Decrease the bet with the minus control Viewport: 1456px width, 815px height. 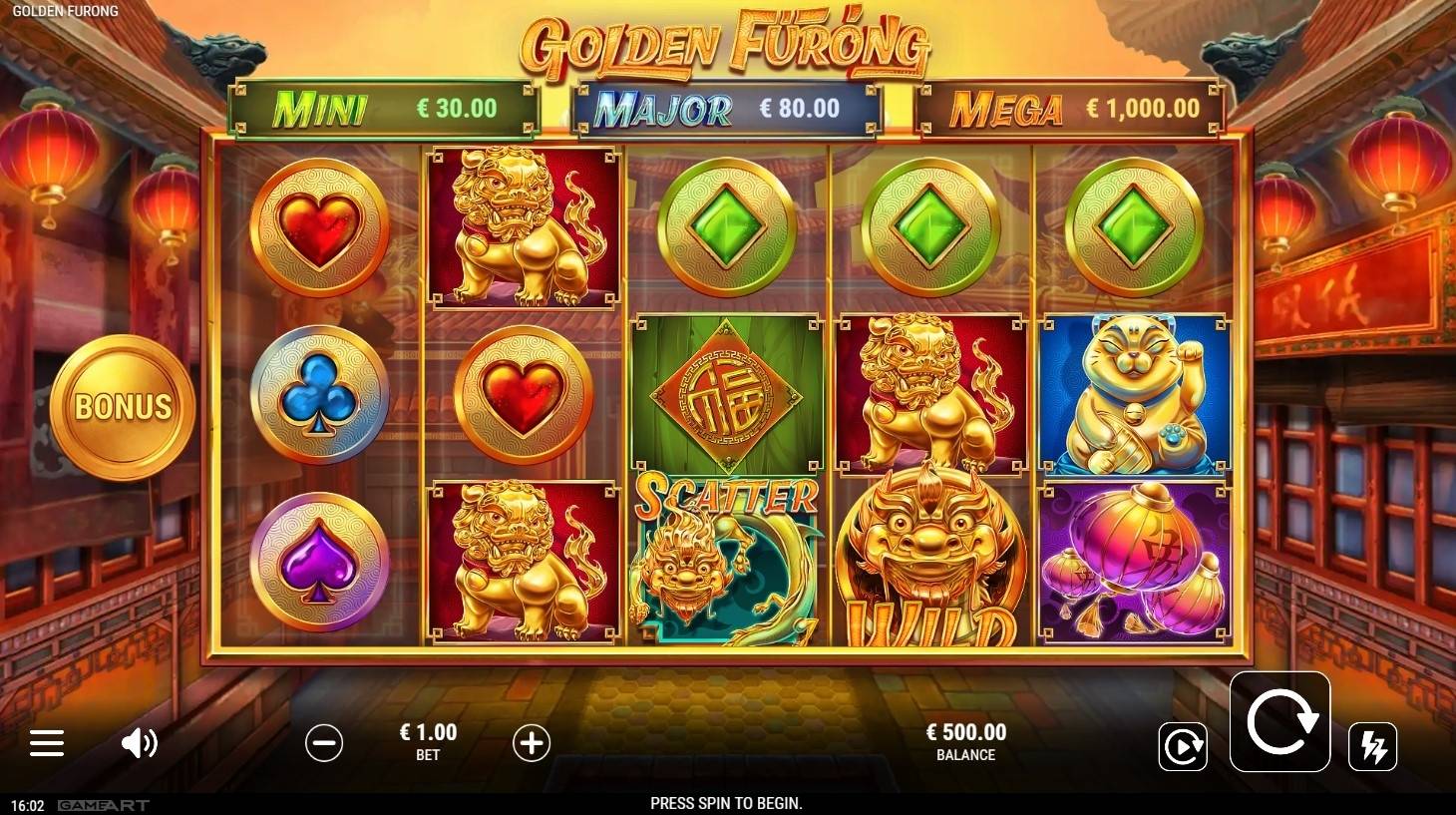(323, 743)
